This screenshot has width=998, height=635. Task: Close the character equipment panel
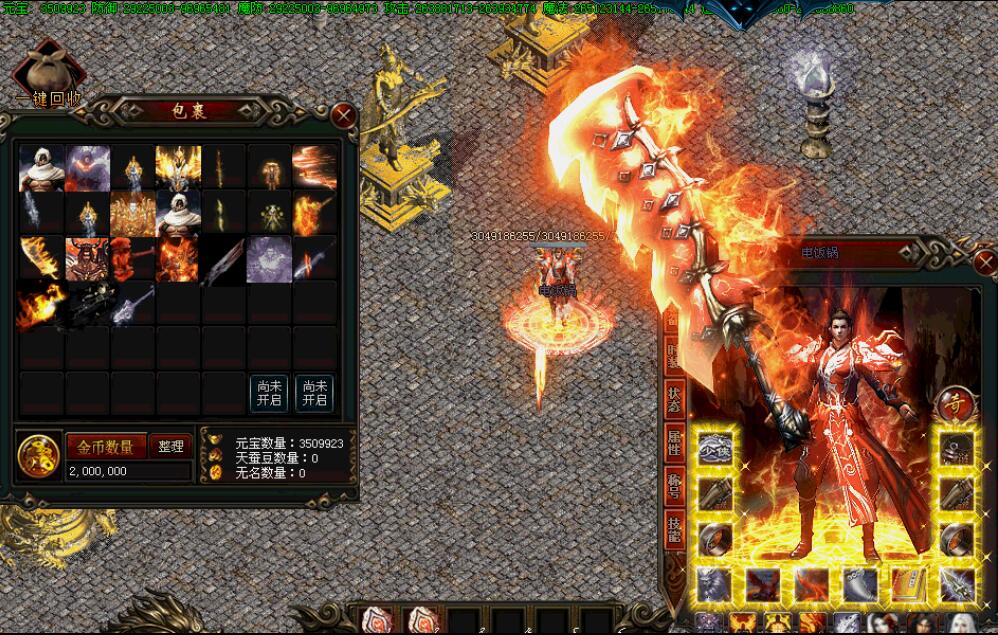(x=986, y=265)
